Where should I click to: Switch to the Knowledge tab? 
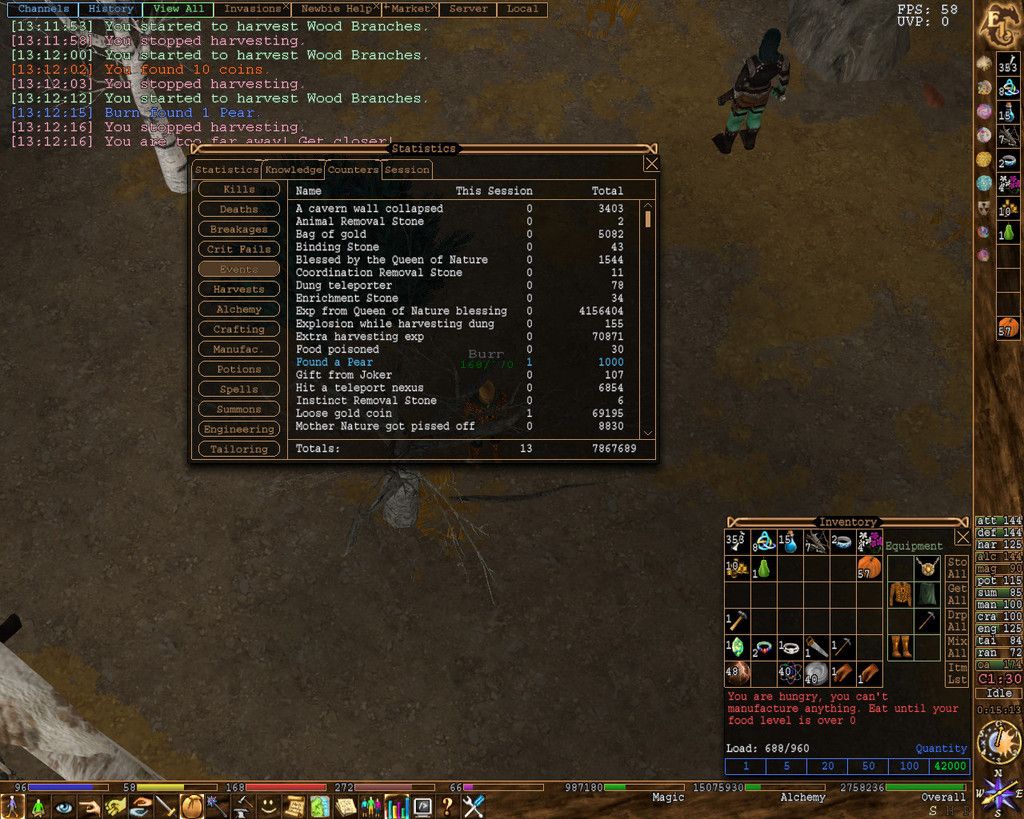(x=293, y=170)
